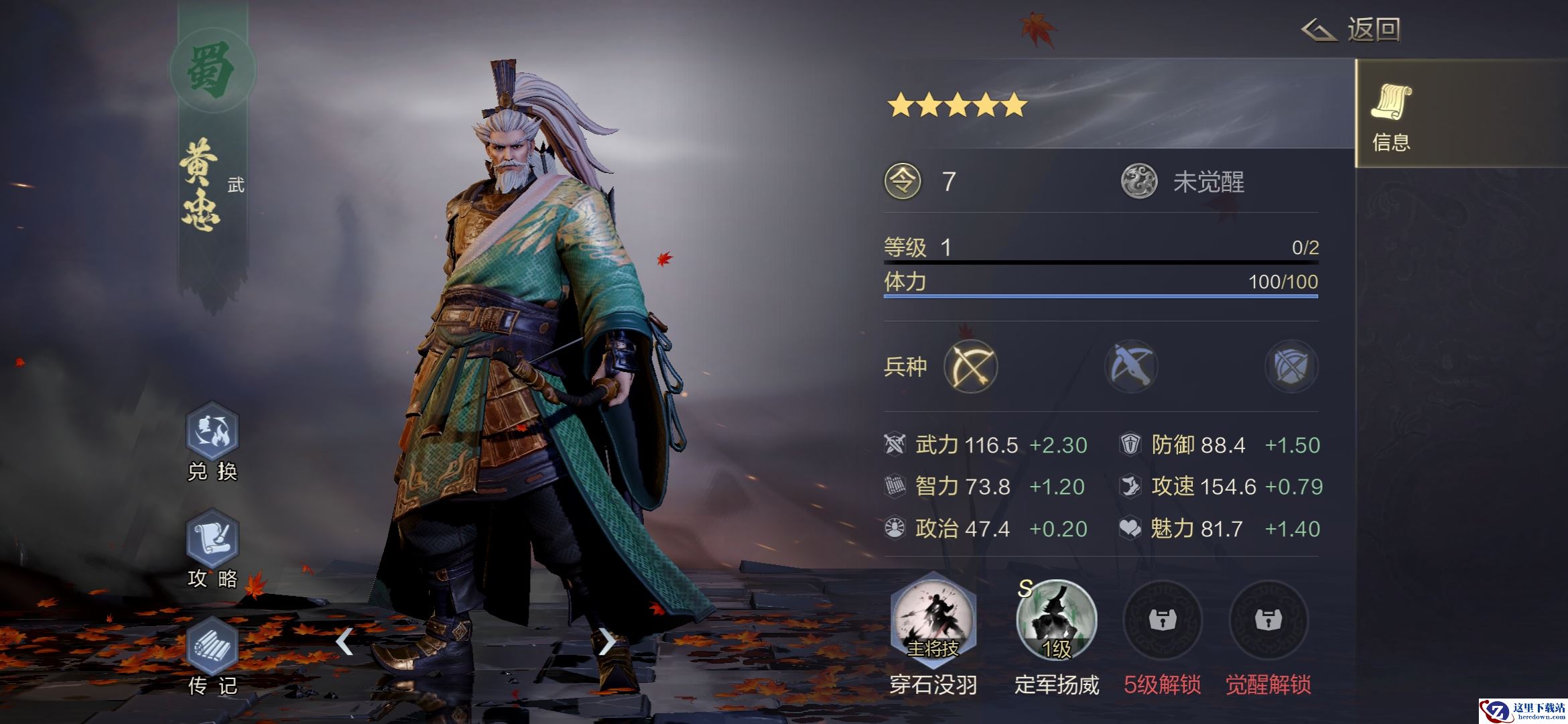
Task: View the 传记 biography
Action: (x=212, y=647)
